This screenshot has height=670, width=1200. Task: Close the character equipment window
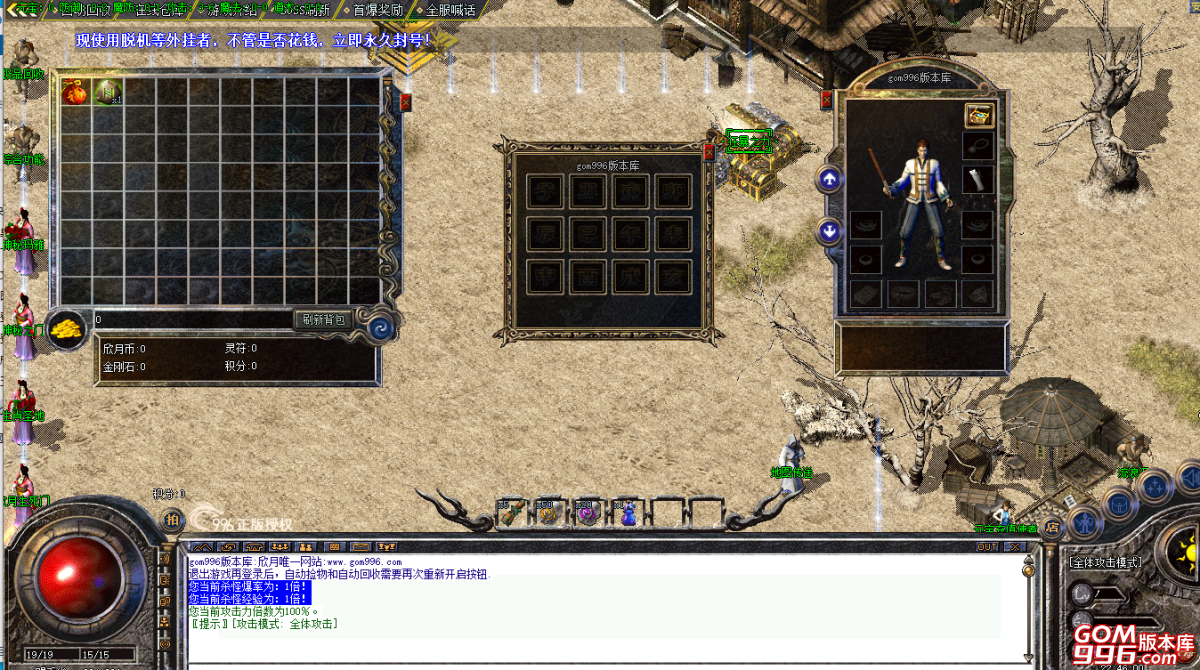(826, 99)
